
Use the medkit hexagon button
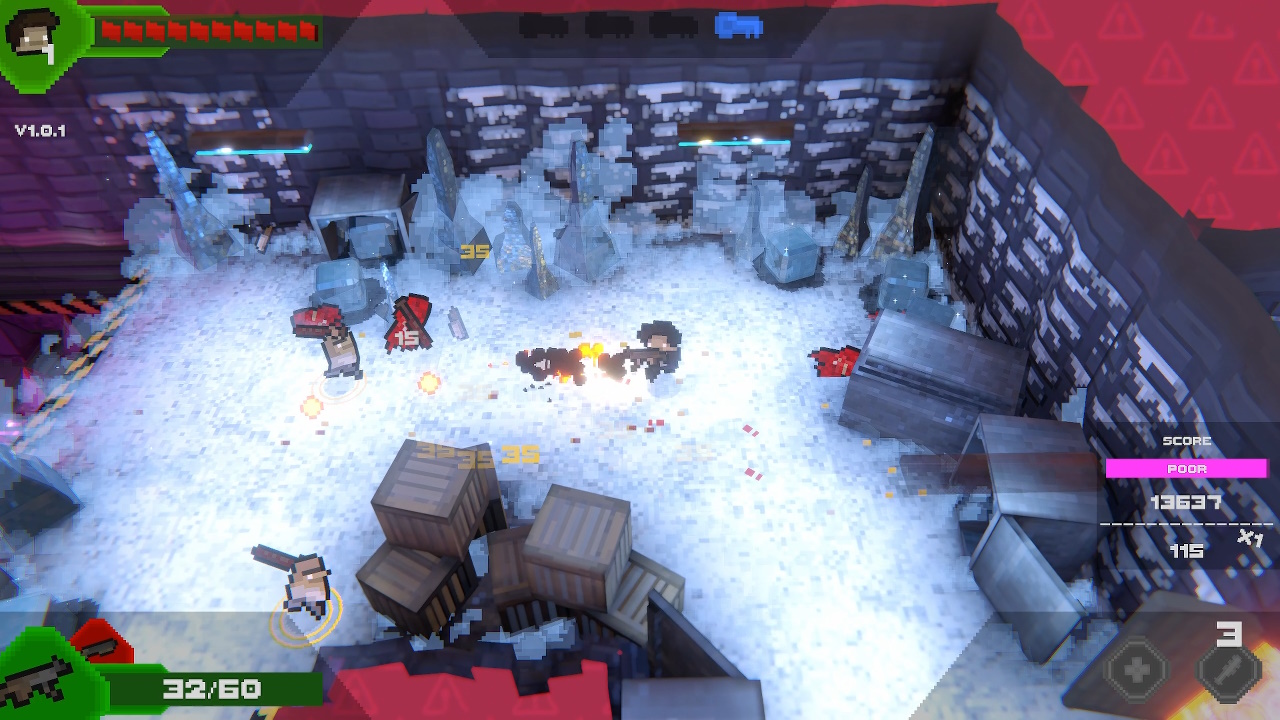point(1135,668)
